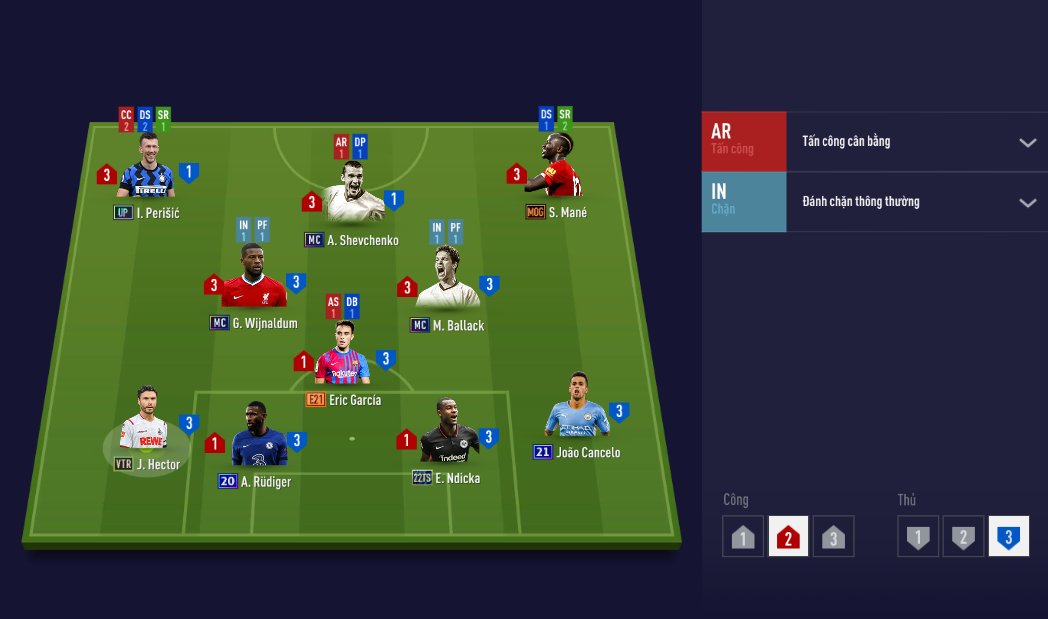The image size is (1048, 619).
Task: Set Thủ defense level to 3
Action: 1008,537
